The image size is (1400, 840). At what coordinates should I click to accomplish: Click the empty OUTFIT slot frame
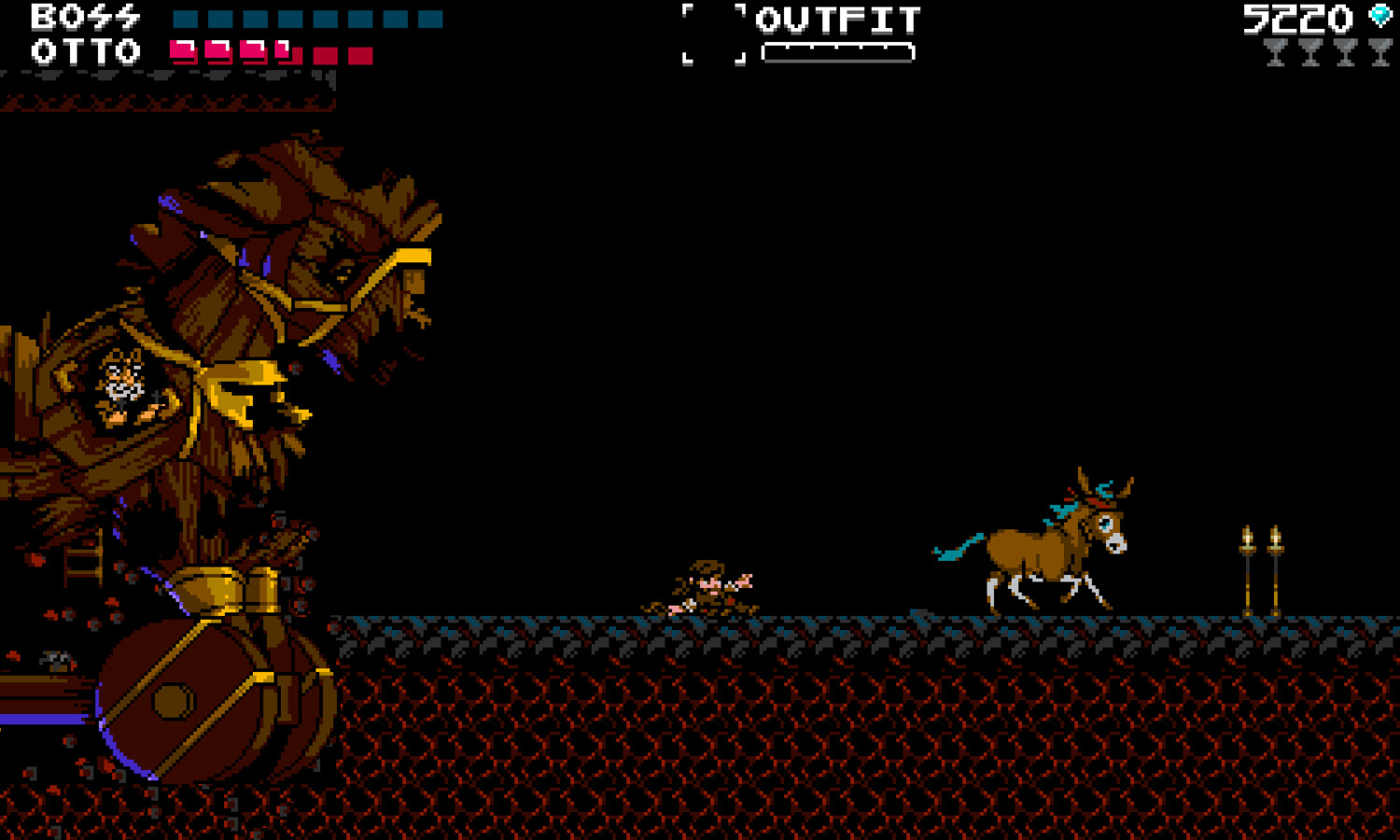(713, 34)
